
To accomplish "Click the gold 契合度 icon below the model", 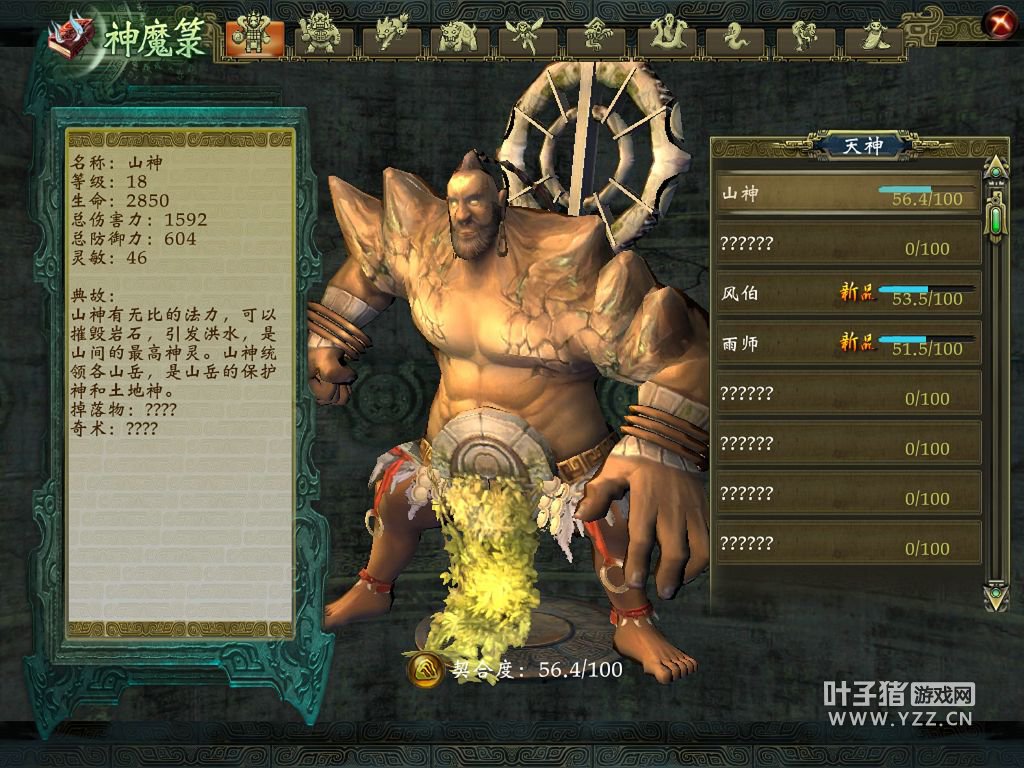I will (x=425, y=669).
